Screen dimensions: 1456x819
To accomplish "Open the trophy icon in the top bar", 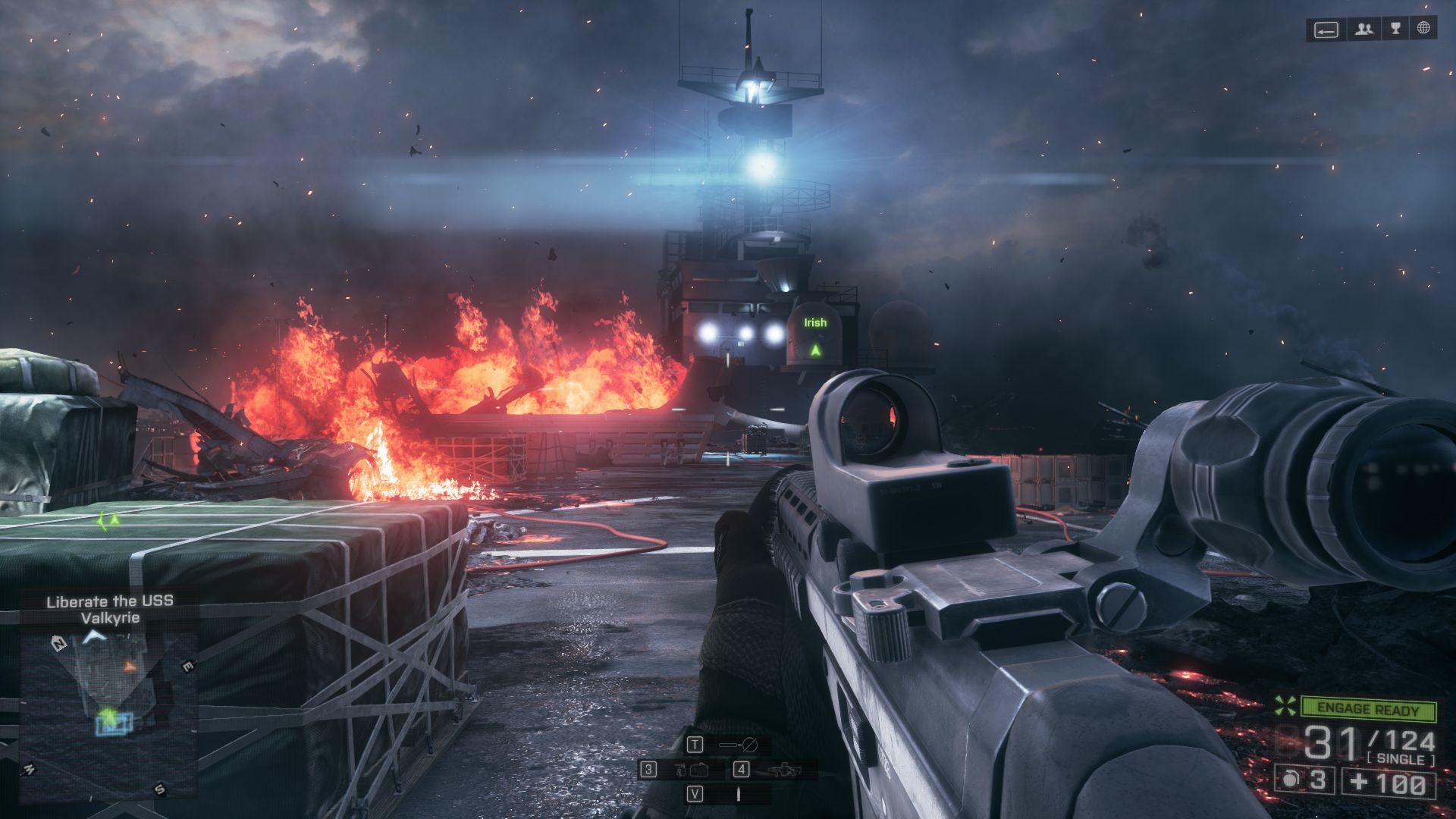I will click(1395, 30).
